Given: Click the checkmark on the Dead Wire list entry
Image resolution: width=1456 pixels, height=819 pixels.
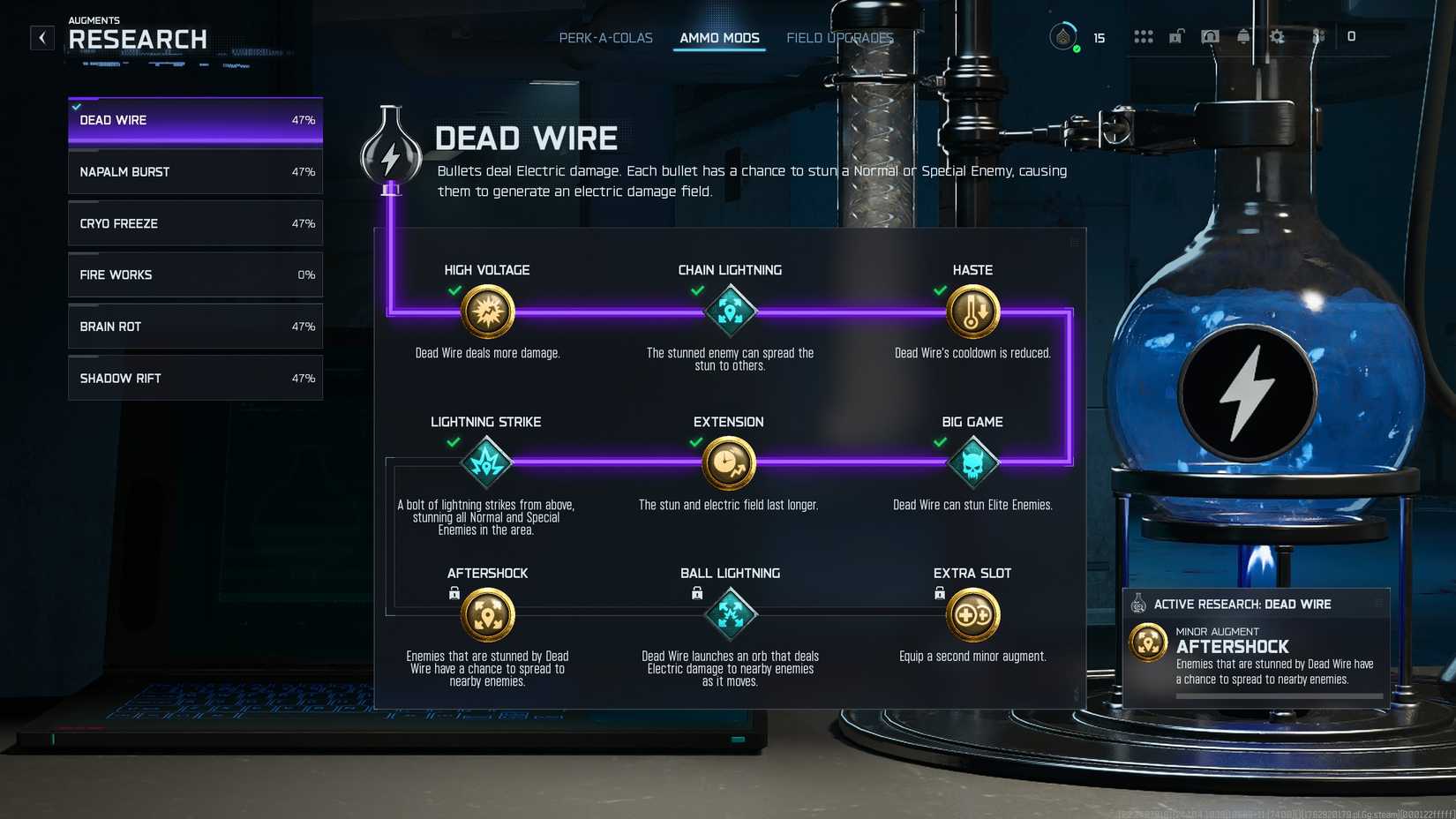Looking at the screenshot, I should coord(75,105).
